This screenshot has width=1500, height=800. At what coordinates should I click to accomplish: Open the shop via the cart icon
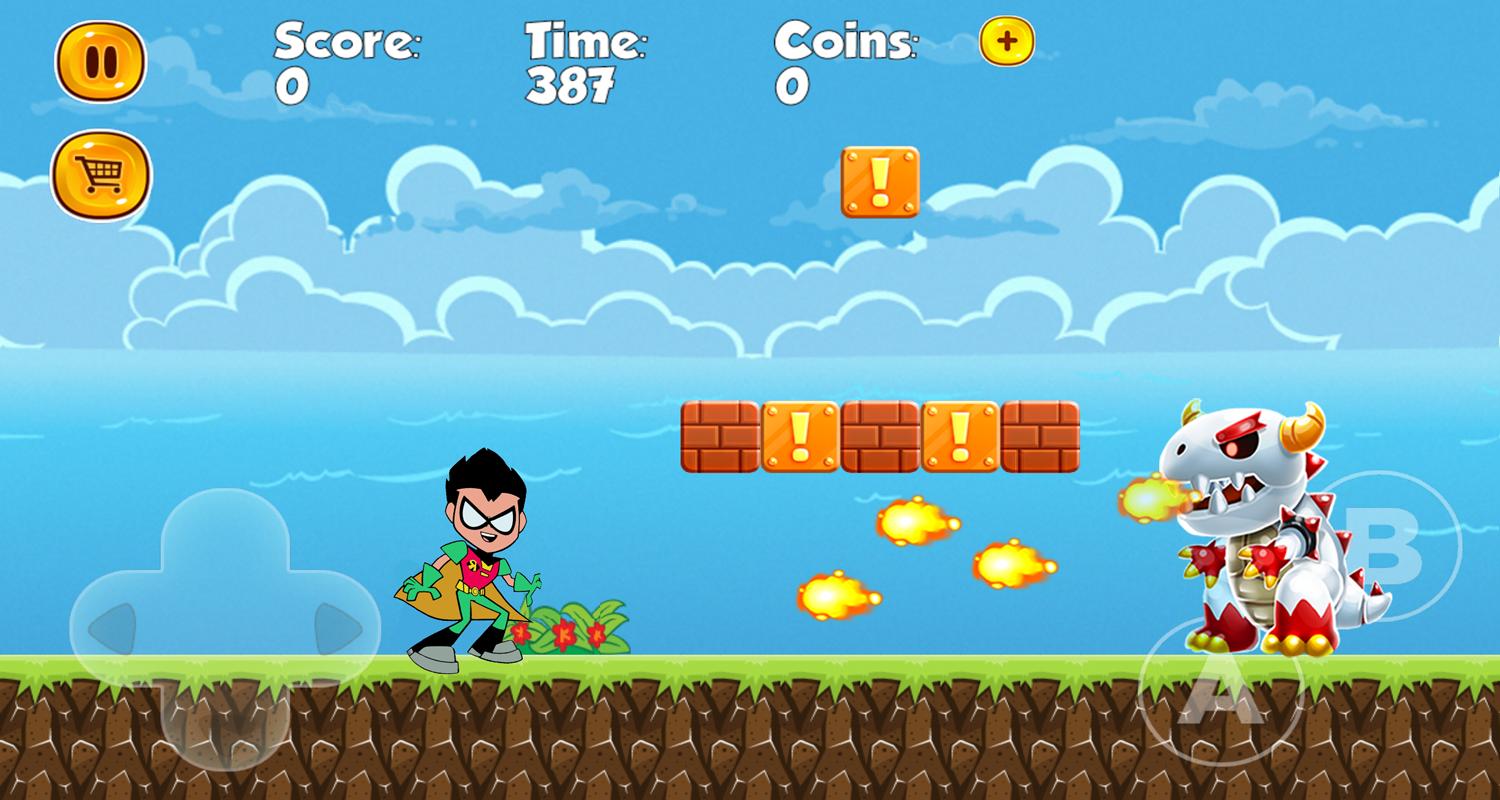(x=101, y=176)
